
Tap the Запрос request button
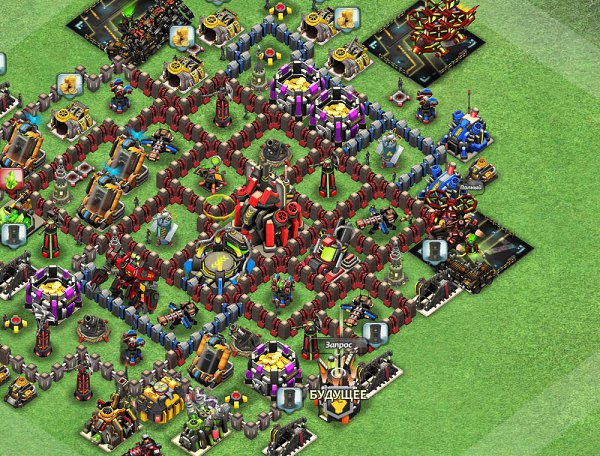tap(339, 344)
